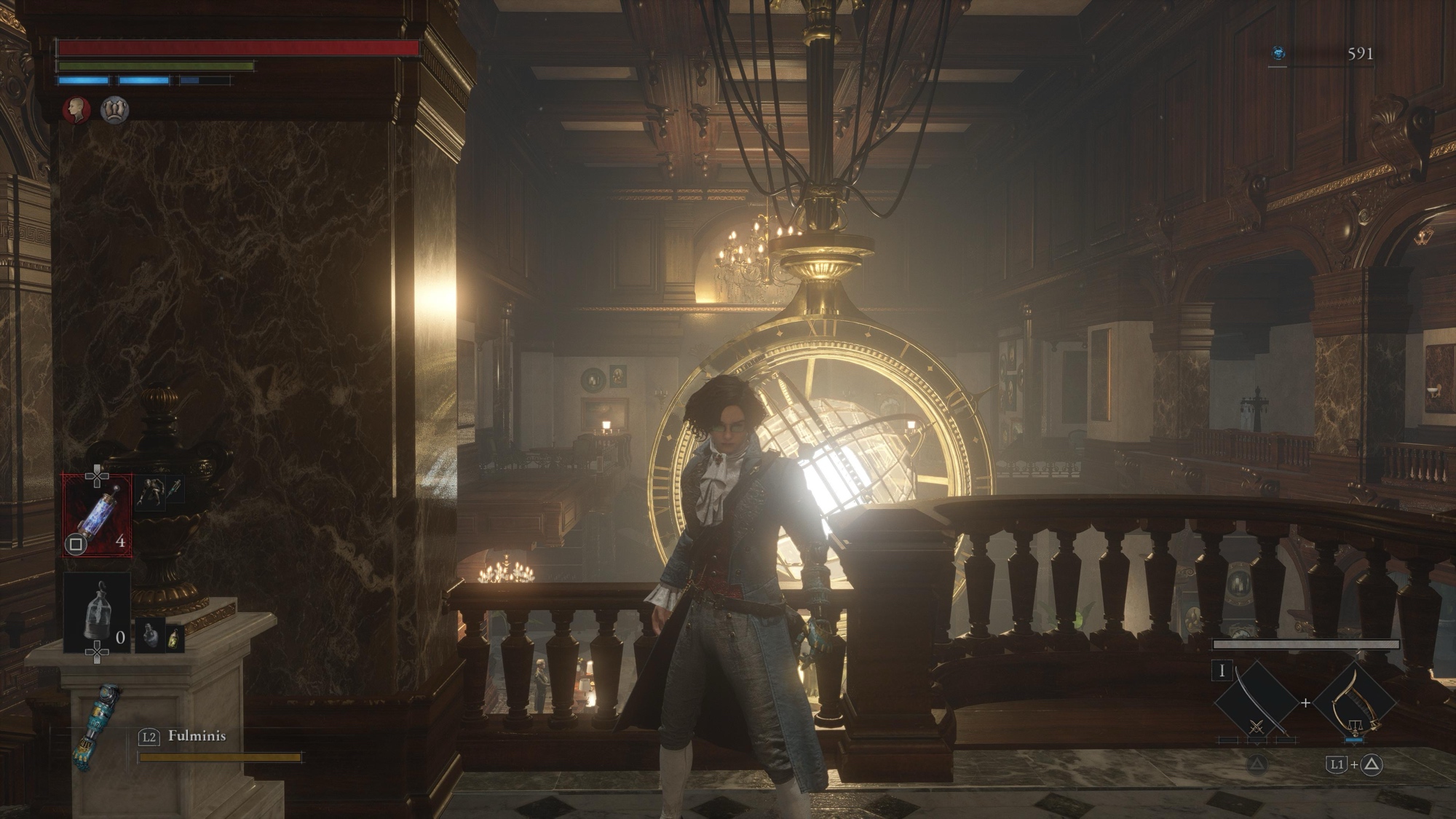This screenshot has width=1456, height=819.
Task: Select the saber handle weapon slot
Action: point(1355,702)
